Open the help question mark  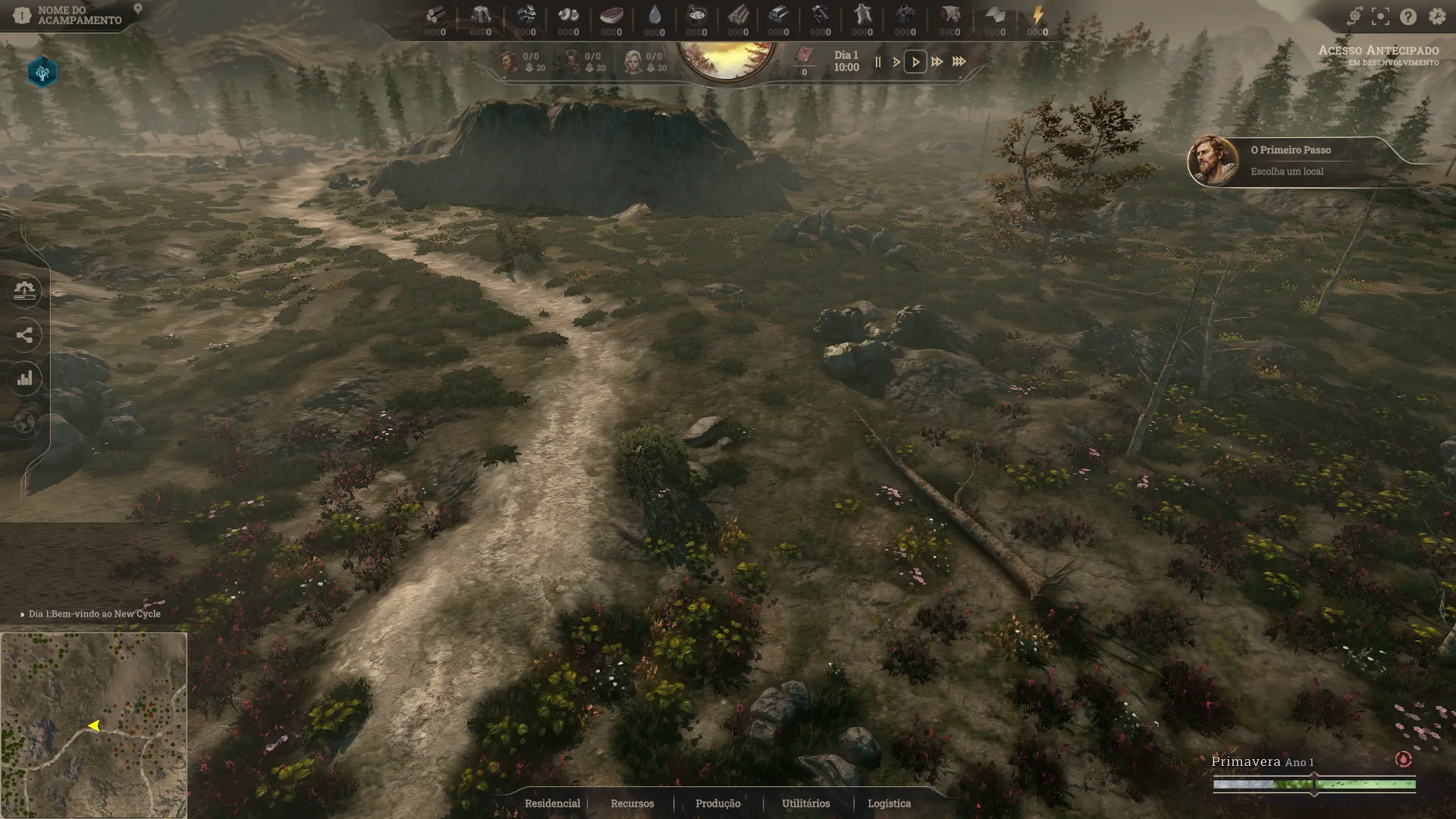(x=1408, y=17)
